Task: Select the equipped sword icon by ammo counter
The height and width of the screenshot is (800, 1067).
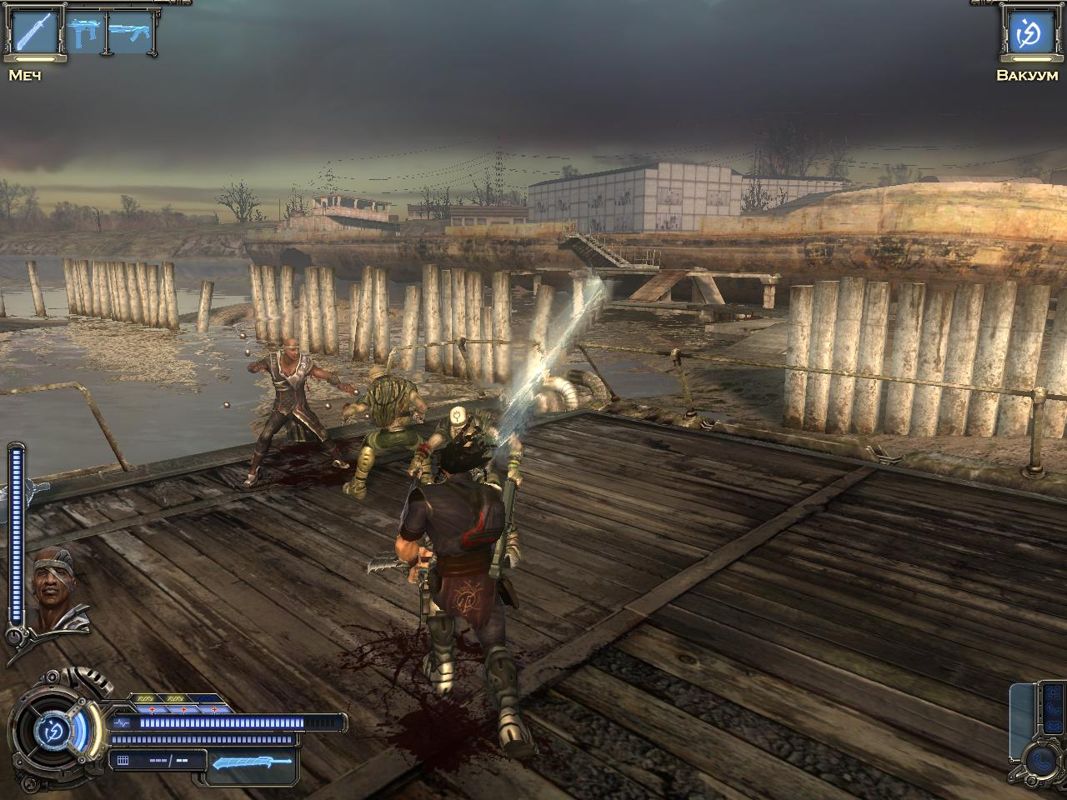Action: tap(253, 762)
